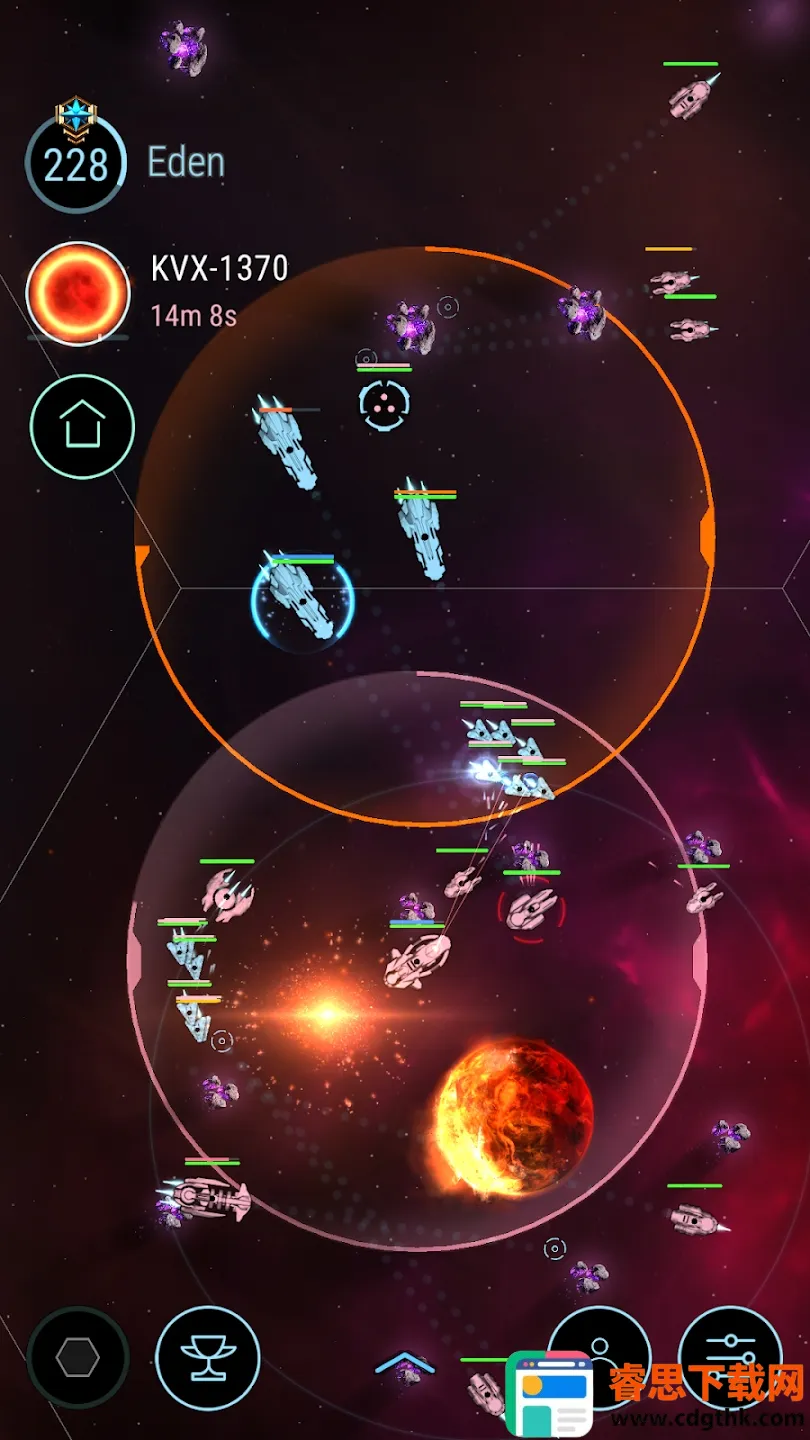Open the sliders settings button
This screenshot has width=810, height=1440.
pos(731,1357)
